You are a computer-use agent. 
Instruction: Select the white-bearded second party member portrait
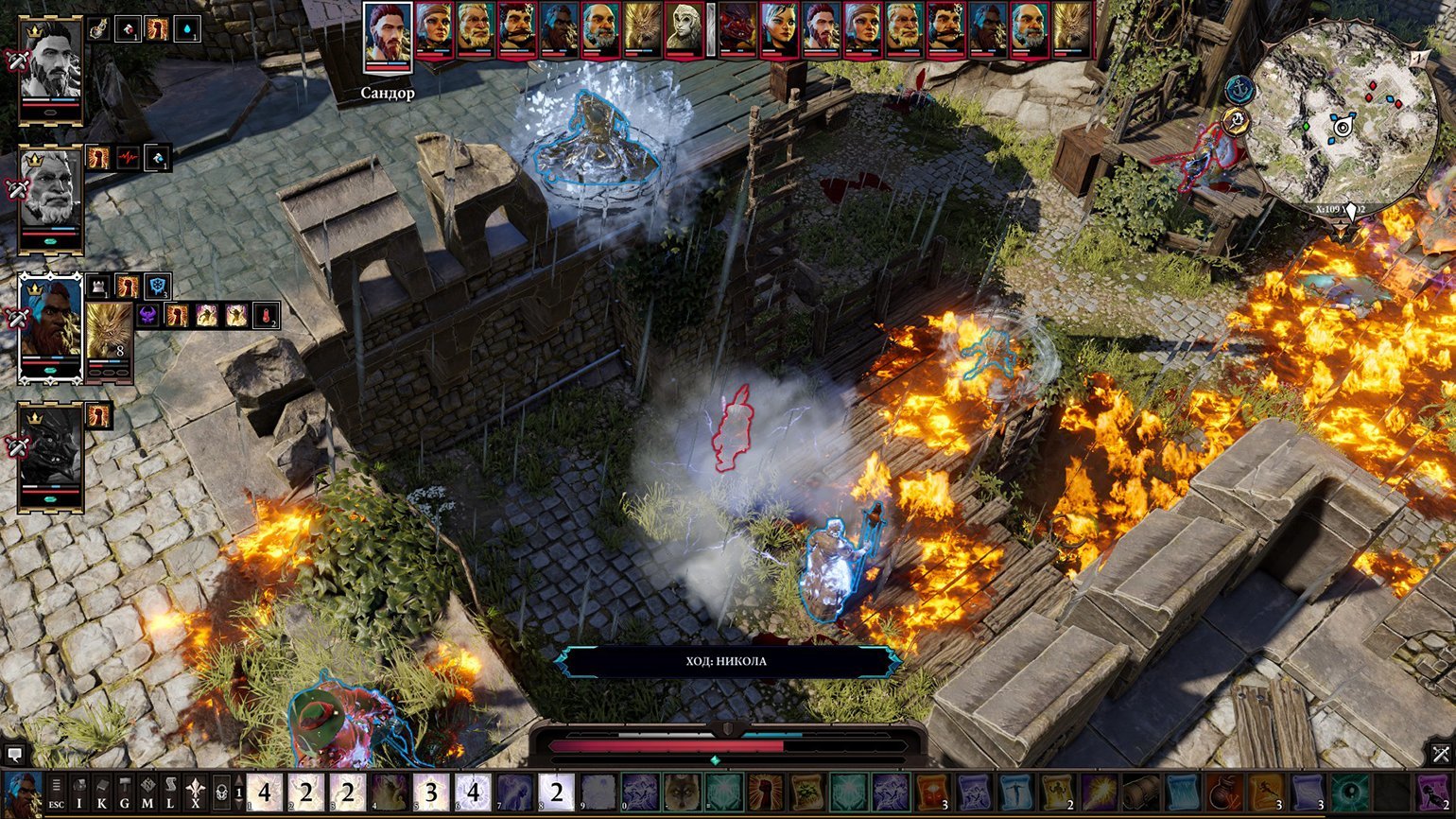(51, 198)
